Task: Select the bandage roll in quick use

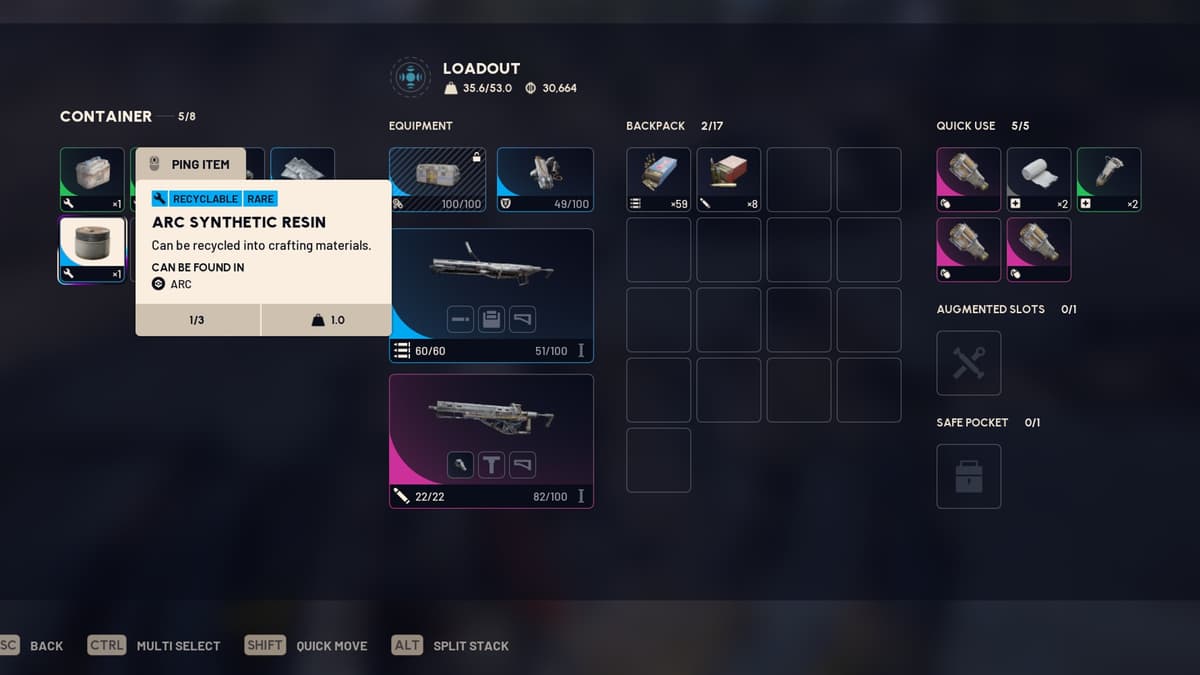Action: (x=1039, y=179)
